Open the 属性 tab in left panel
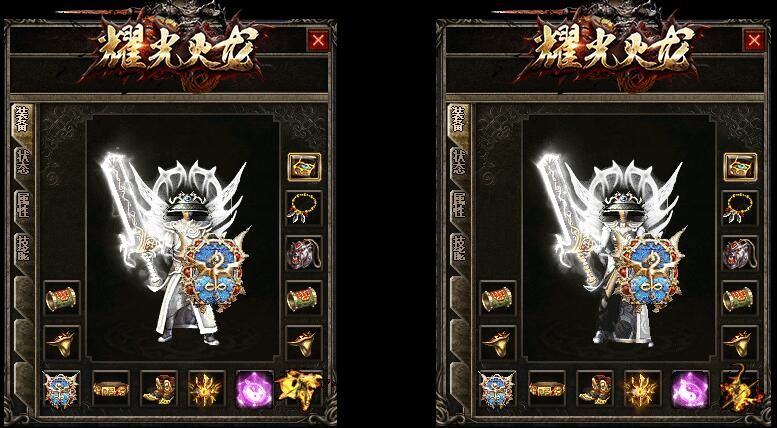Image resolution: width=777 pixels, height=428 pixels. tap(22, 204)
